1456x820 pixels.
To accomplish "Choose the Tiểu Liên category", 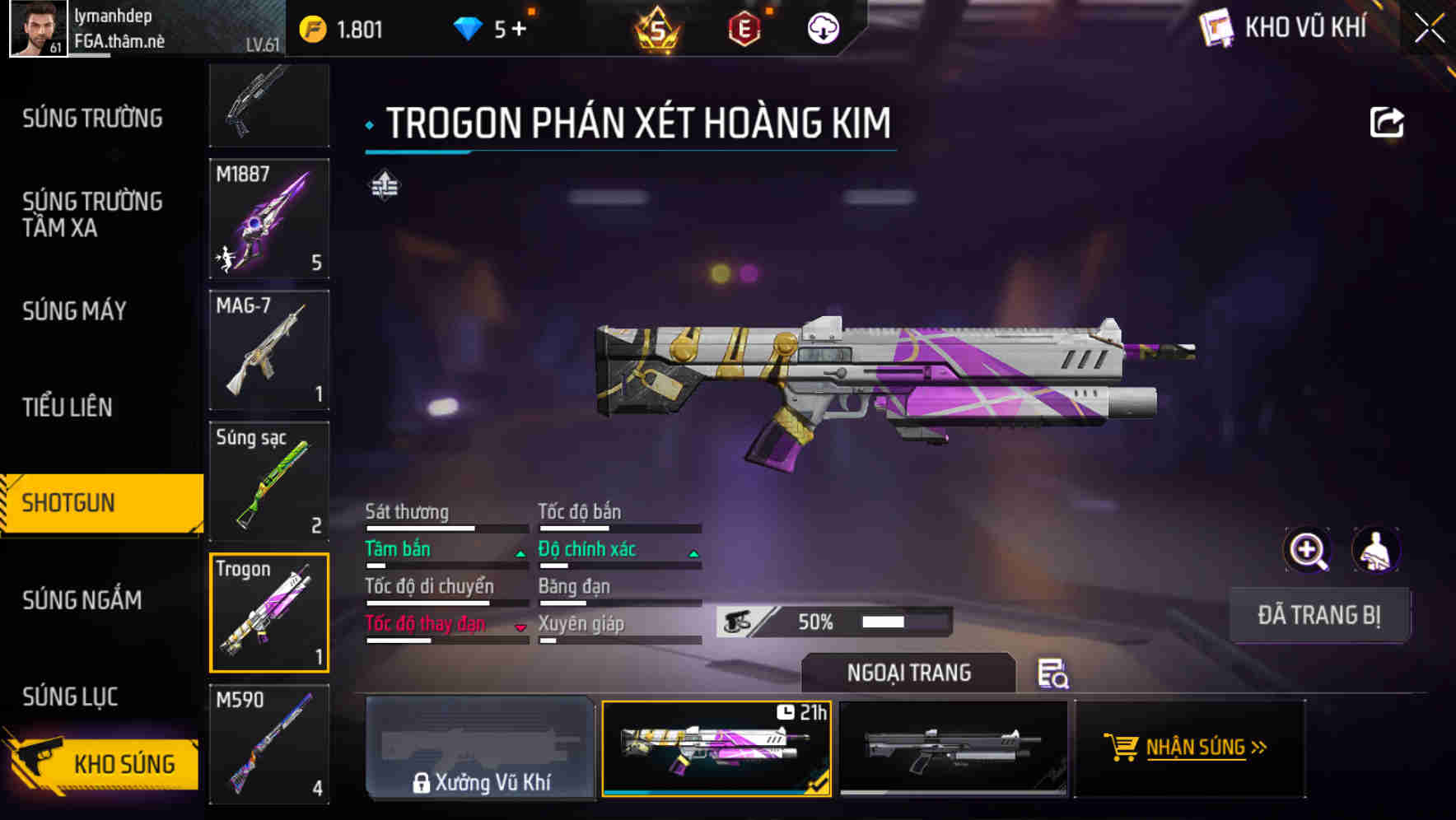I will [68, 407].
